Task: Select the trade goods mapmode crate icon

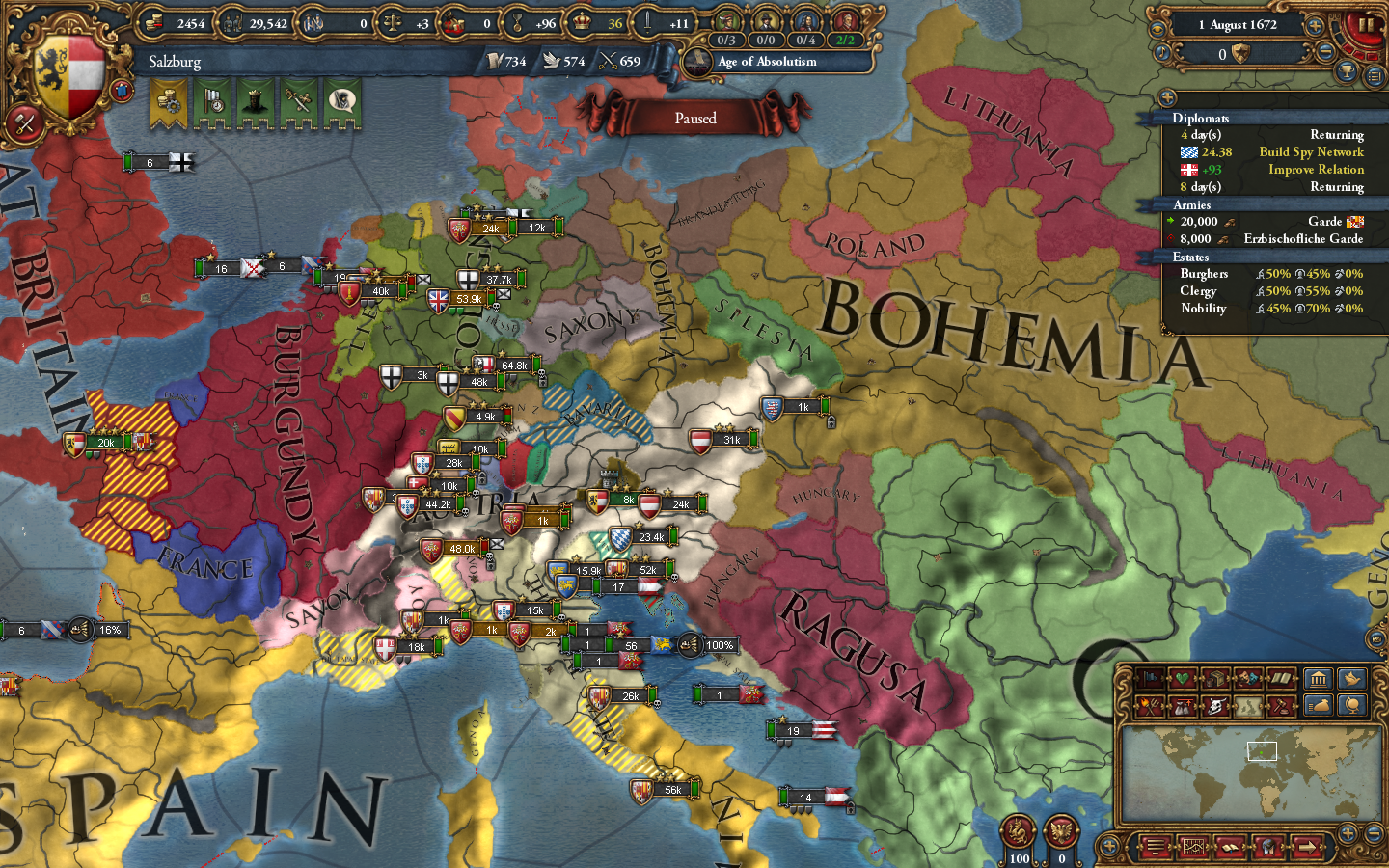Action: (1216, 680)
